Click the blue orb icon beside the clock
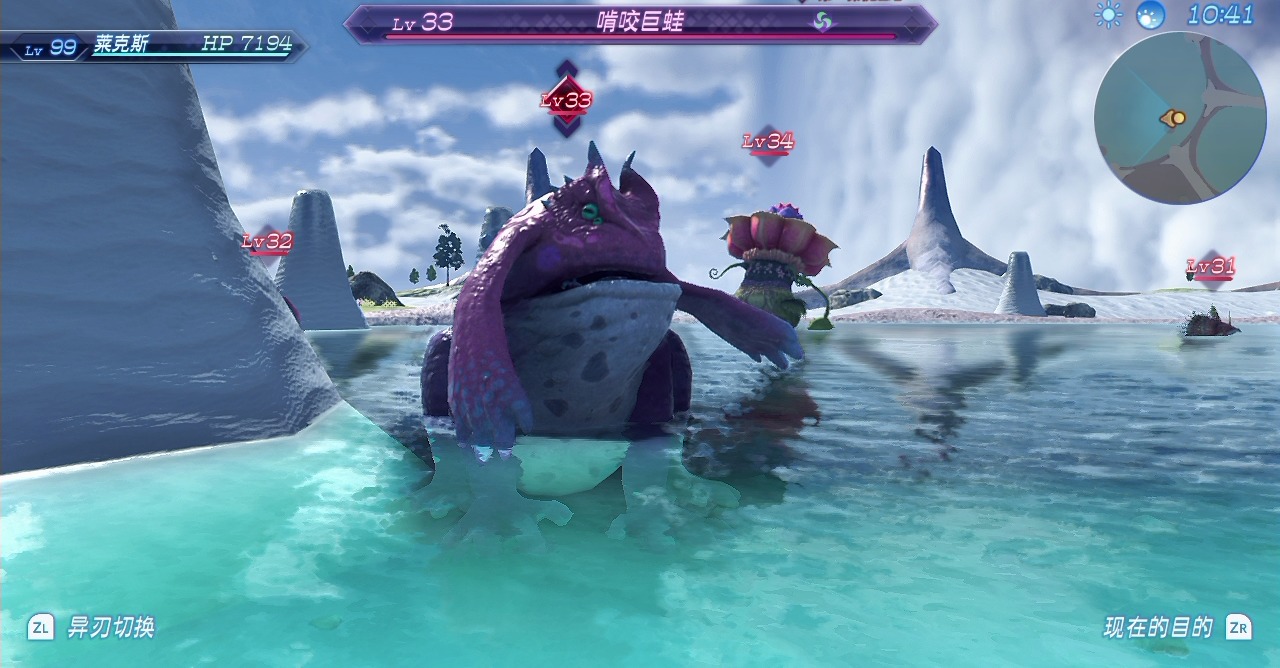 (1151, 14)
